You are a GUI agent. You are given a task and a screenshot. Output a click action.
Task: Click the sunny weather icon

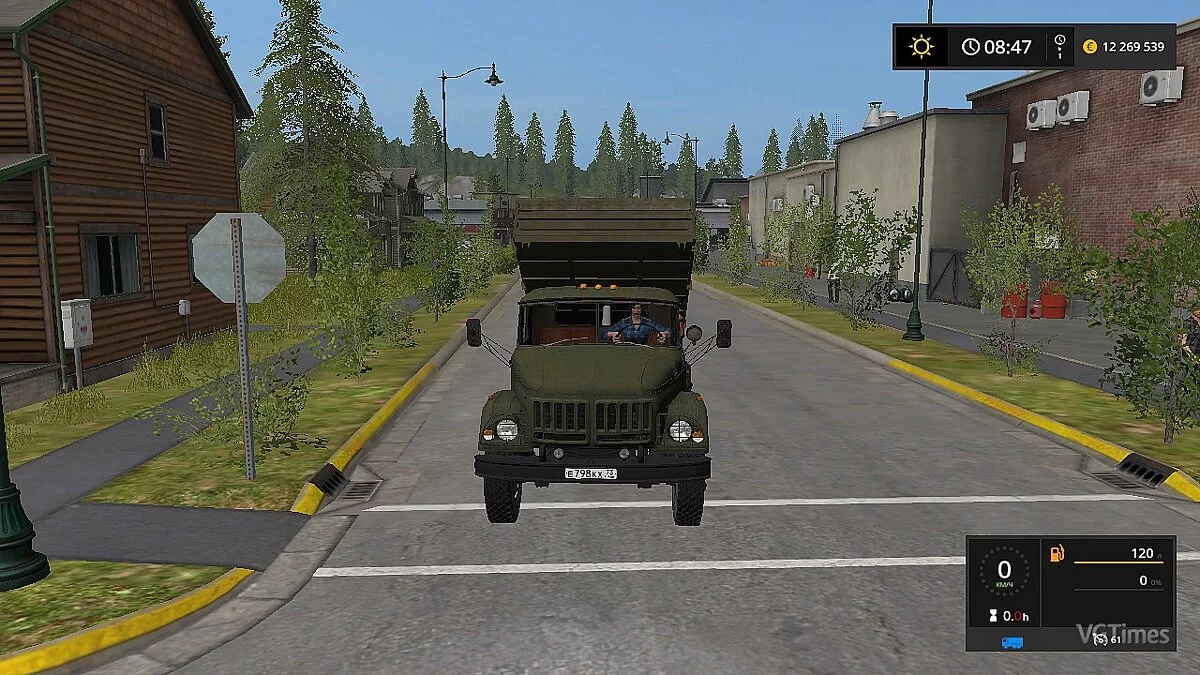920,46
